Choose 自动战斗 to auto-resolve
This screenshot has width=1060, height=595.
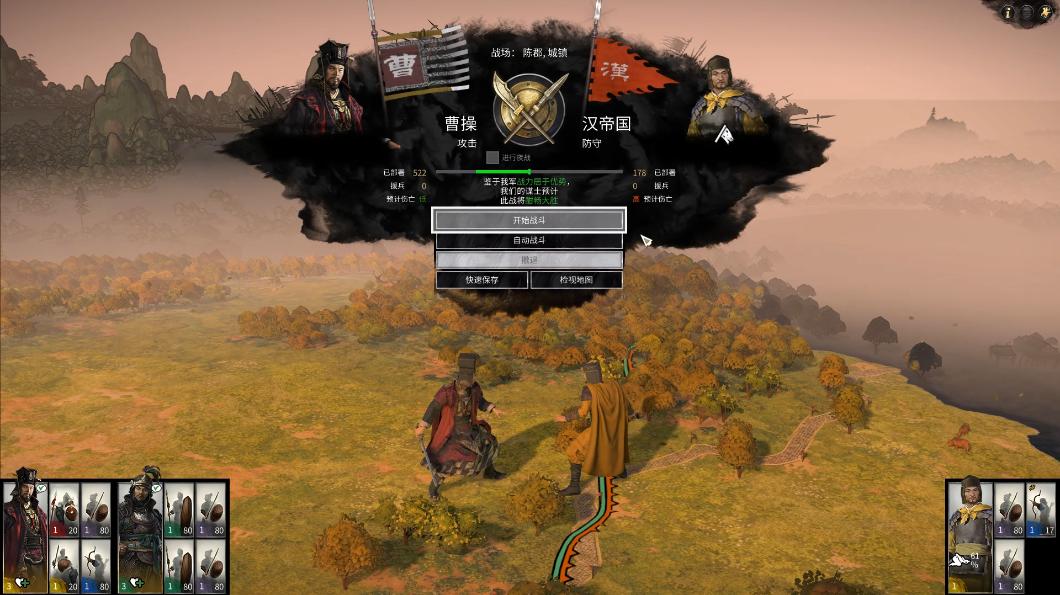529,241
